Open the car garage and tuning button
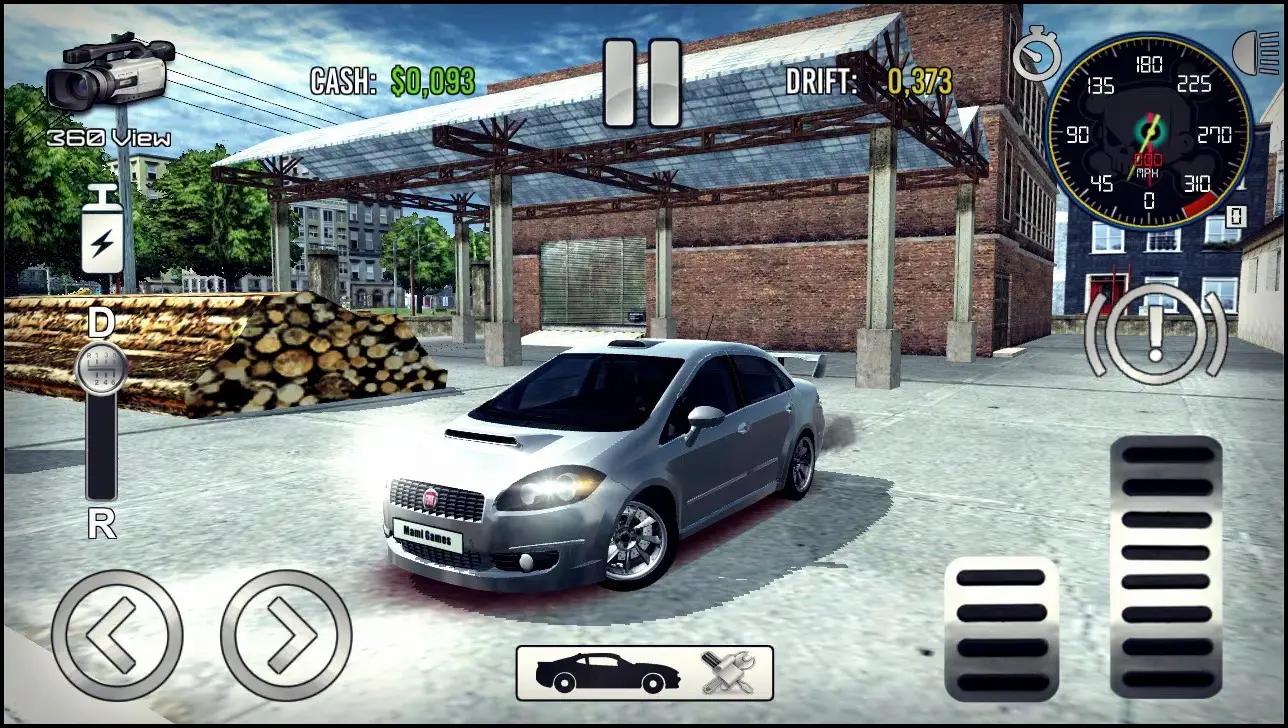The width and height of the screenshot is (1288, 728). click(x=644, y=673)
